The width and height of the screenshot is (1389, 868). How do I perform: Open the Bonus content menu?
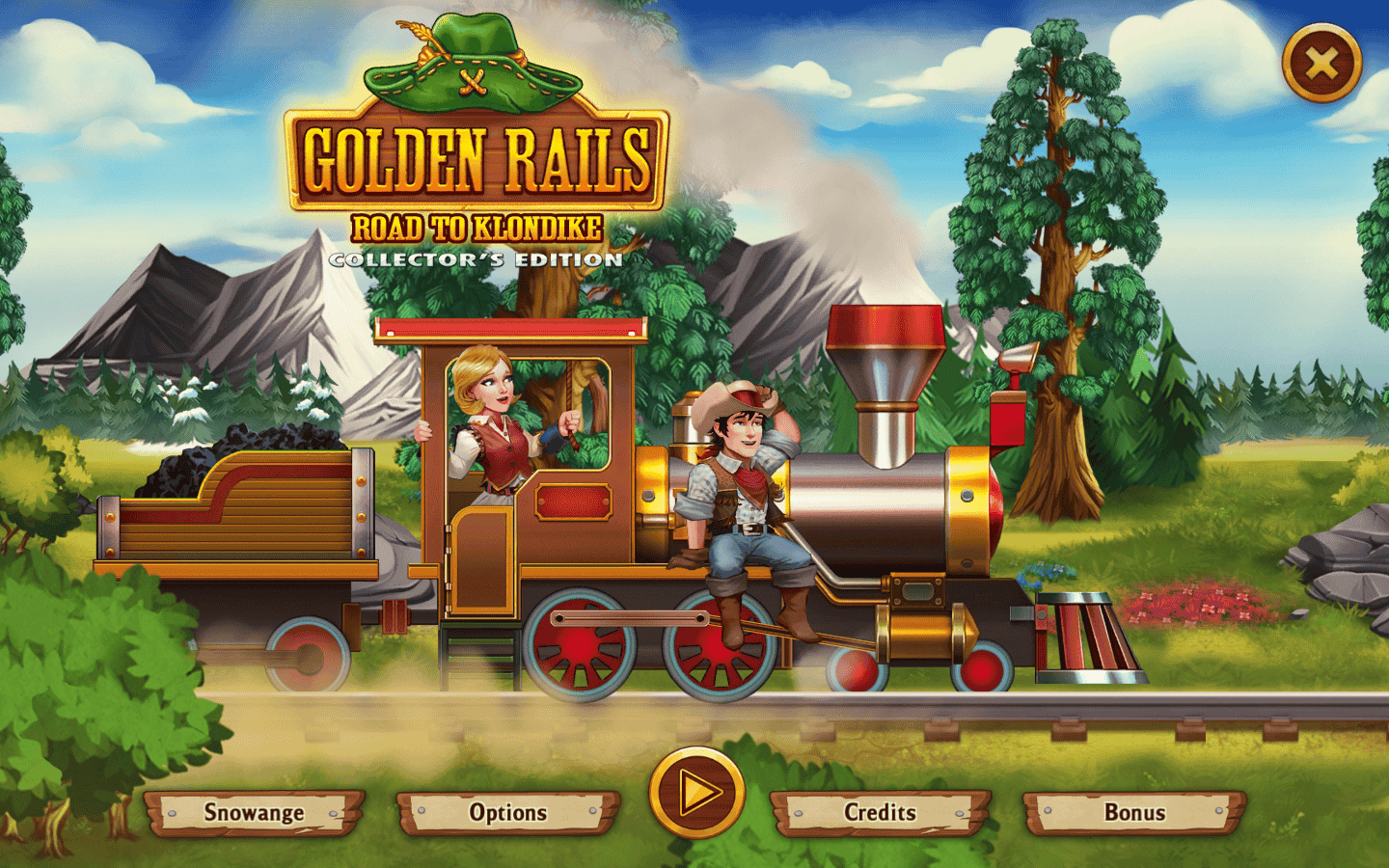[1134, 813]
